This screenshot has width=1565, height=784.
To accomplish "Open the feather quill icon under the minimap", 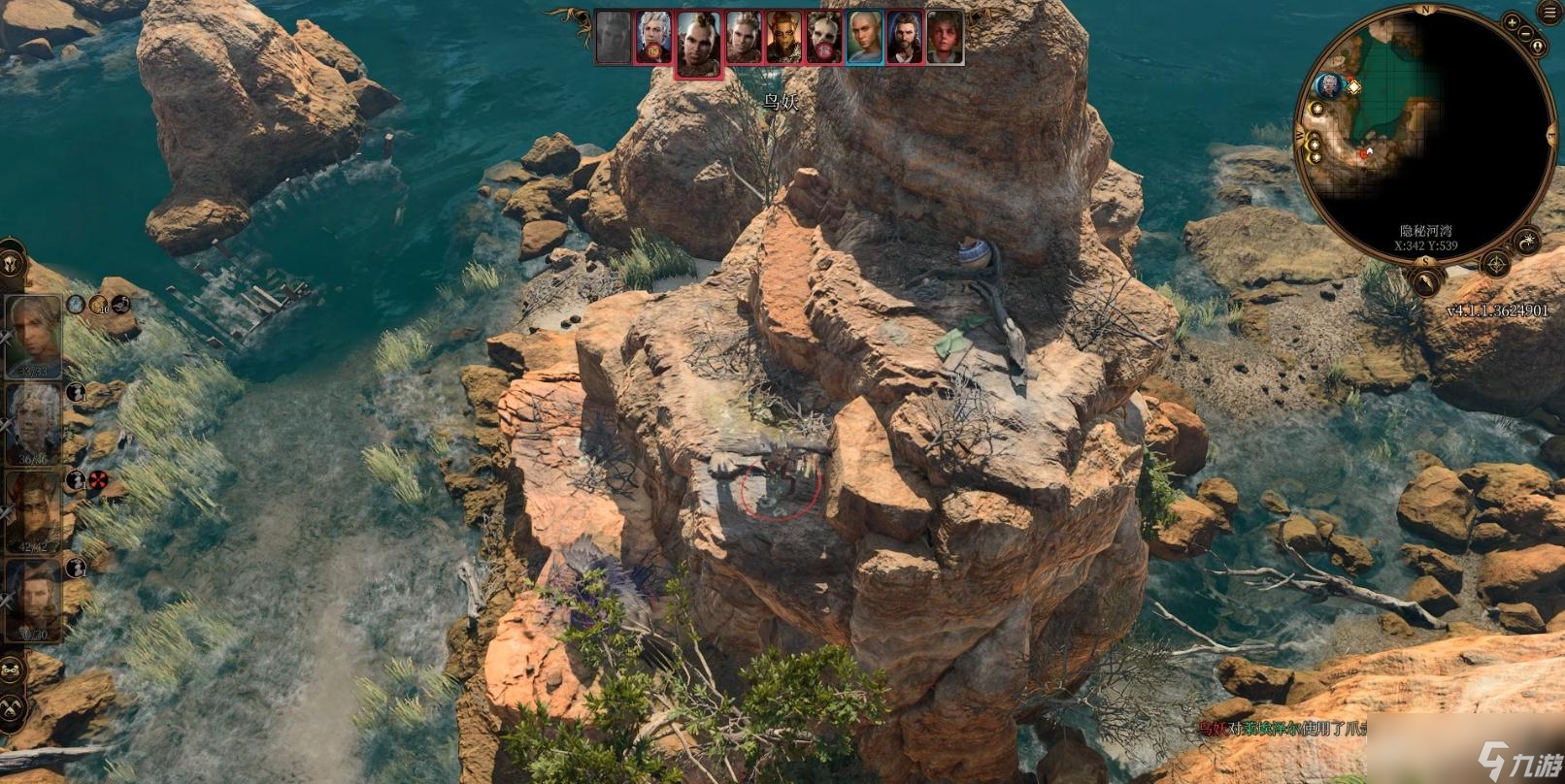I will 1427,282.
